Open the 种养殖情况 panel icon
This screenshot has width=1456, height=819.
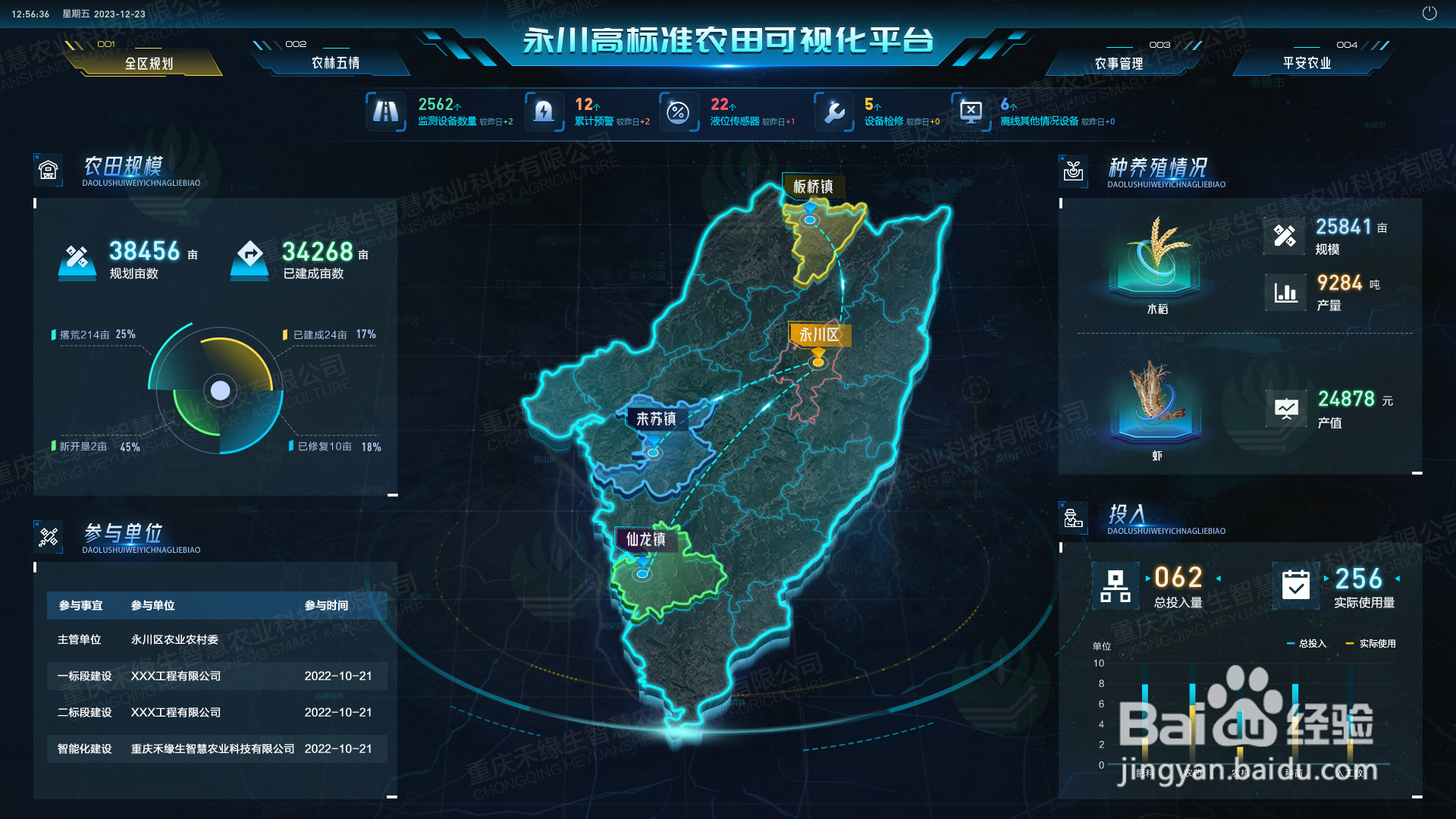[1074, 170]
